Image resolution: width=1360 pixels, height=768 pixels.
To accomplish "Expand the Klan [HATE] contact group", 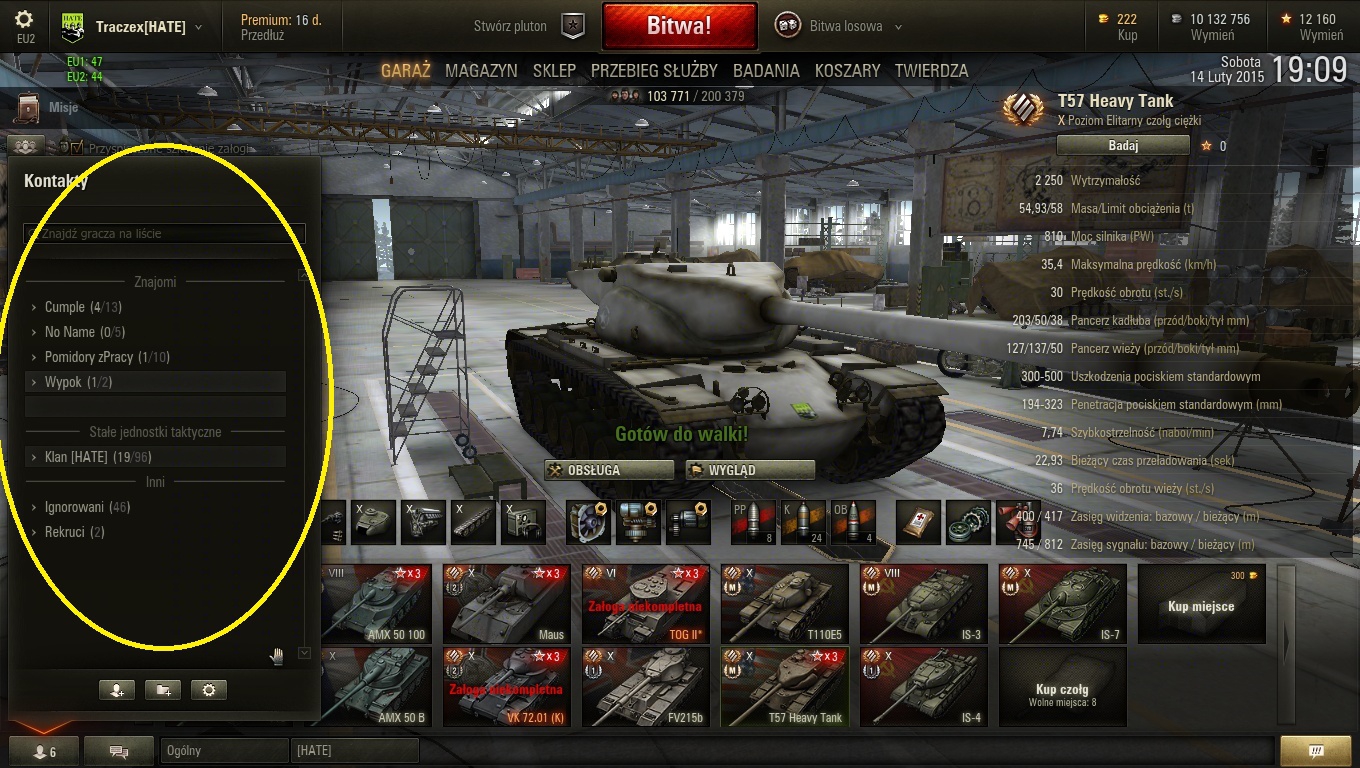I will coord(76,457).
